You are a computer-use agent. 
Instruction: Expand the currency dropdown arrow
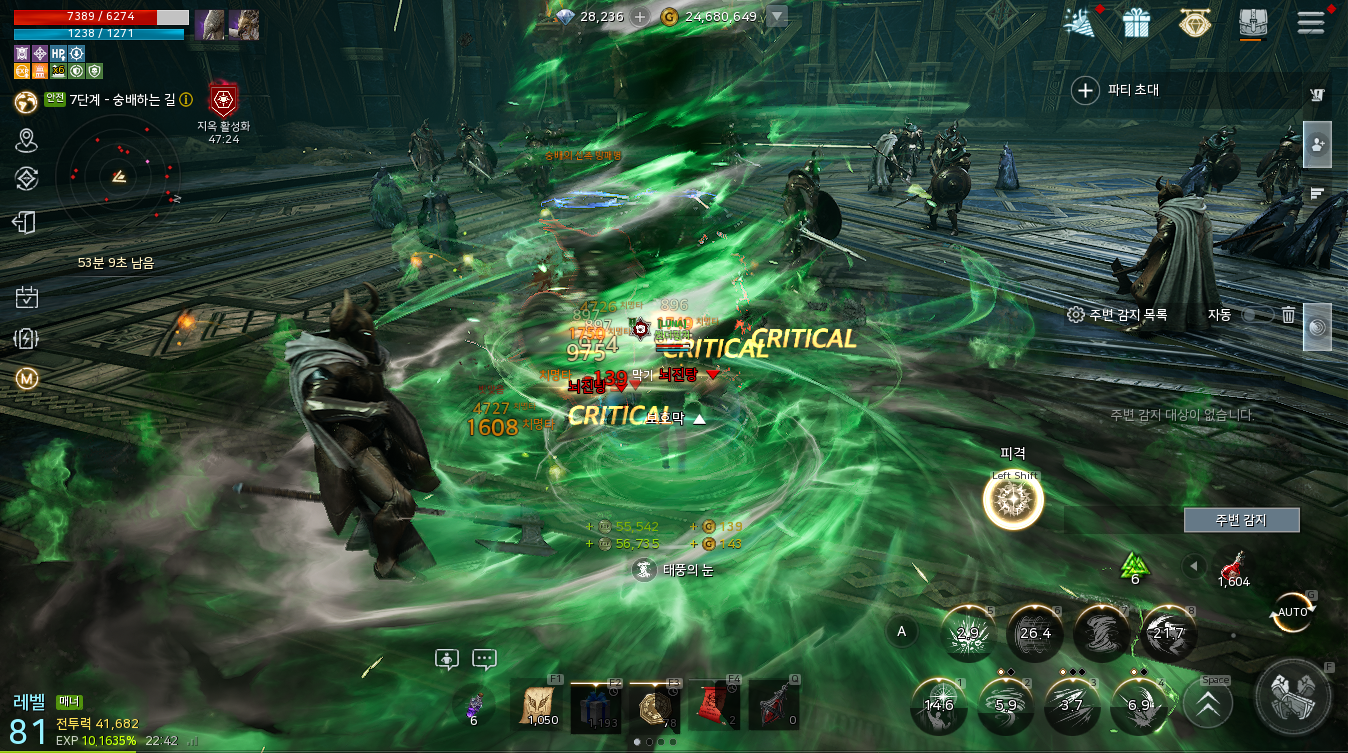click(777, 17)
